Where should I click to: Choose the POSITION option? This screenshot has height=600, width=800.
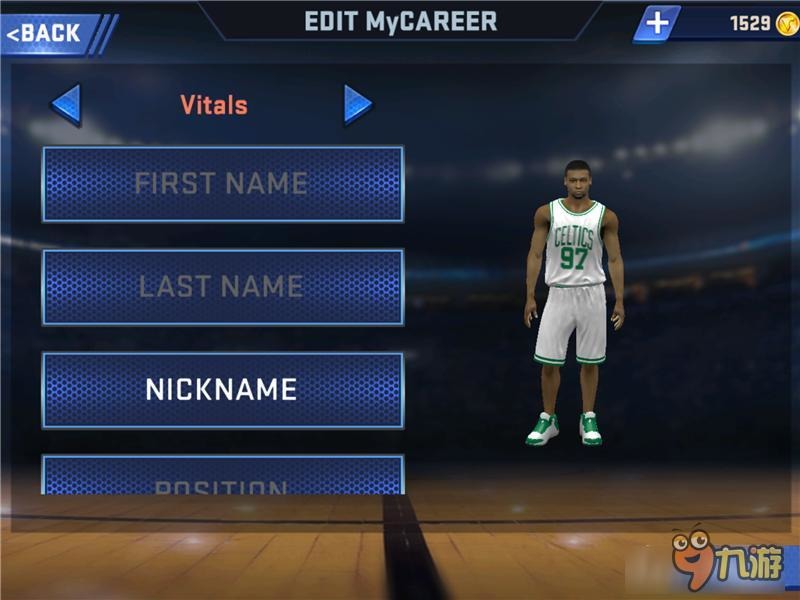(222, 477)
